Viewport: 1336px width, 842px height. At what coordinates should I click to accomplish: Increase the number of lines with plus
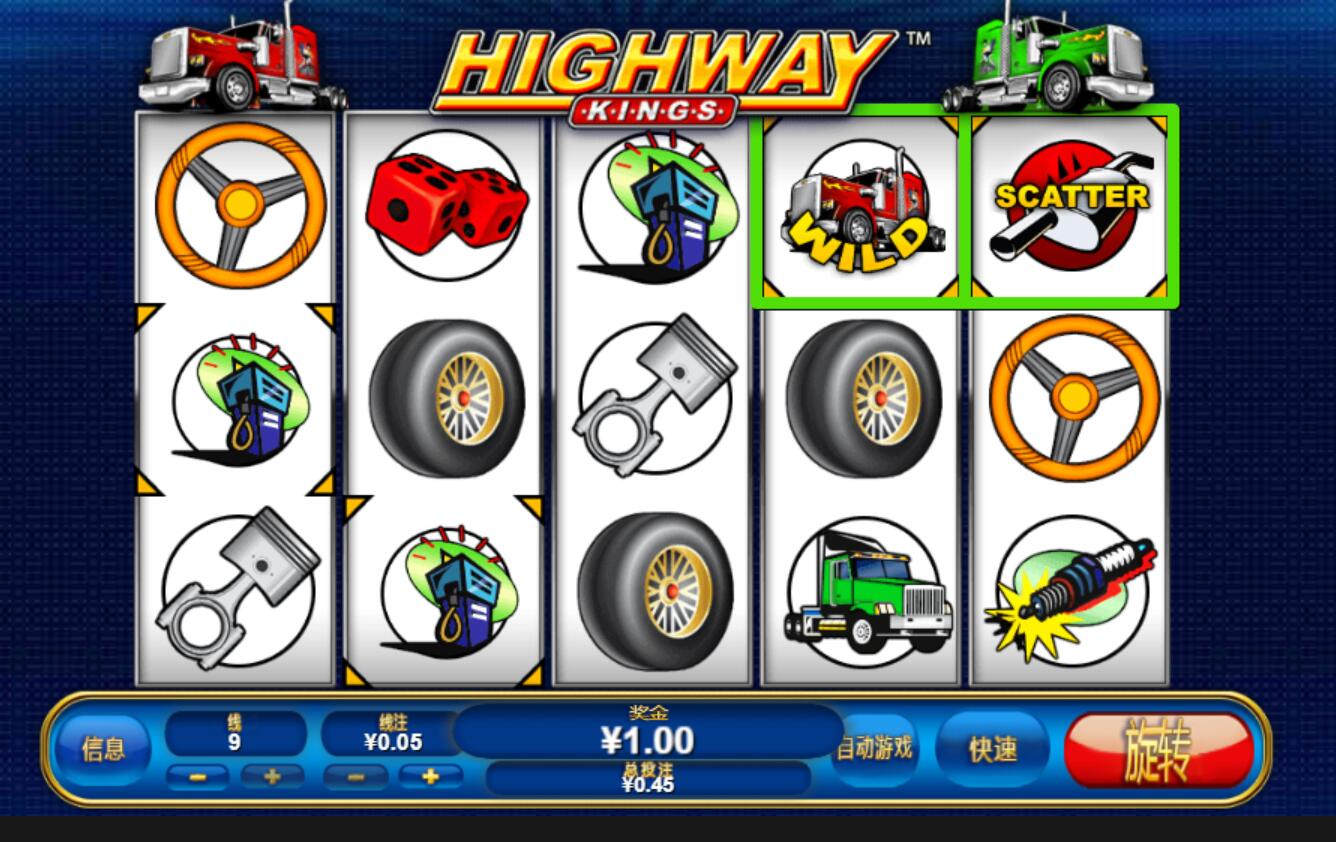(271, 776)
